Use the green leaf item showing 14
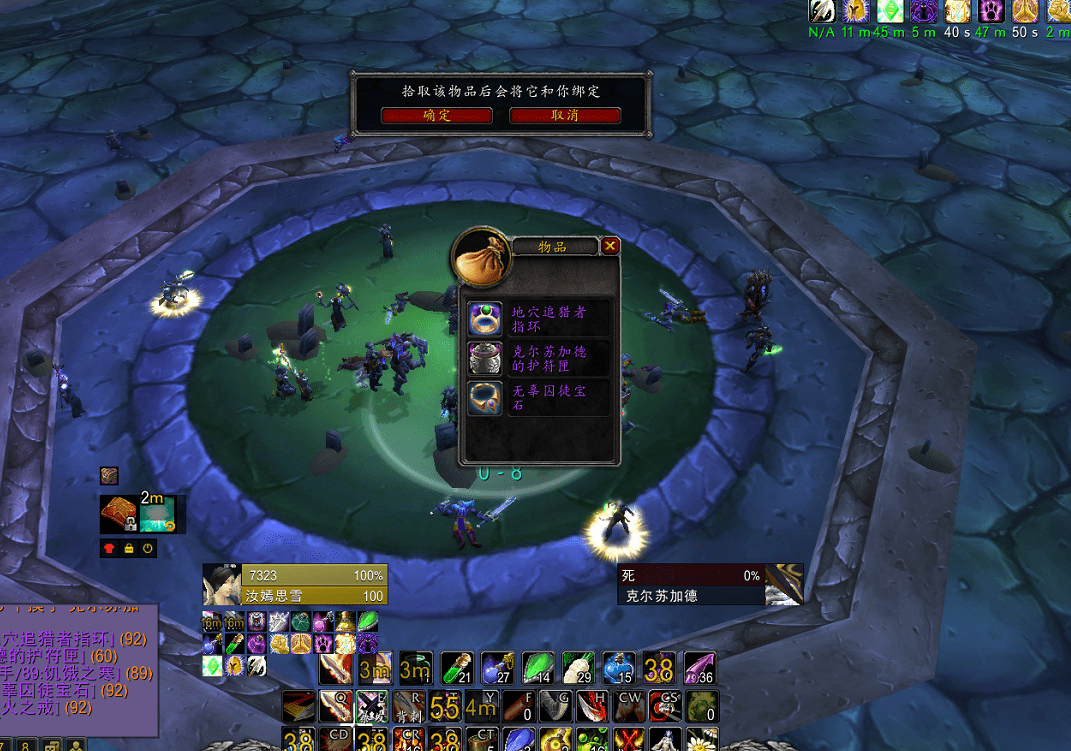 point(537,668)
